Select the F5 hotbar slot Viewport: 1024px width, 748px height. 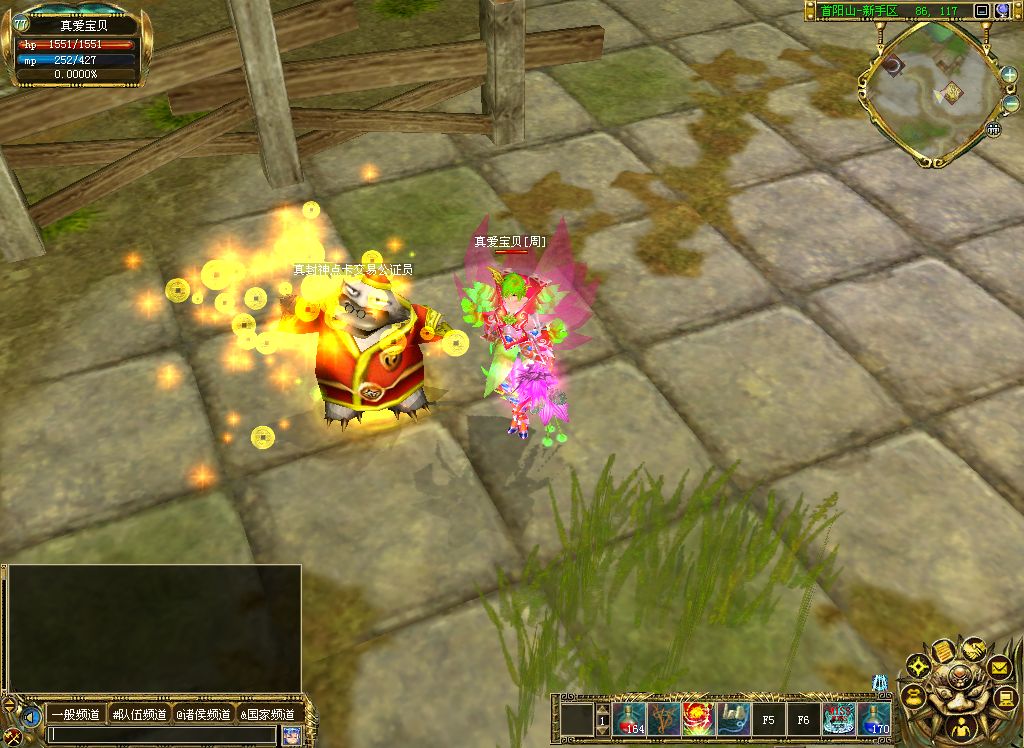pos(769,719)
